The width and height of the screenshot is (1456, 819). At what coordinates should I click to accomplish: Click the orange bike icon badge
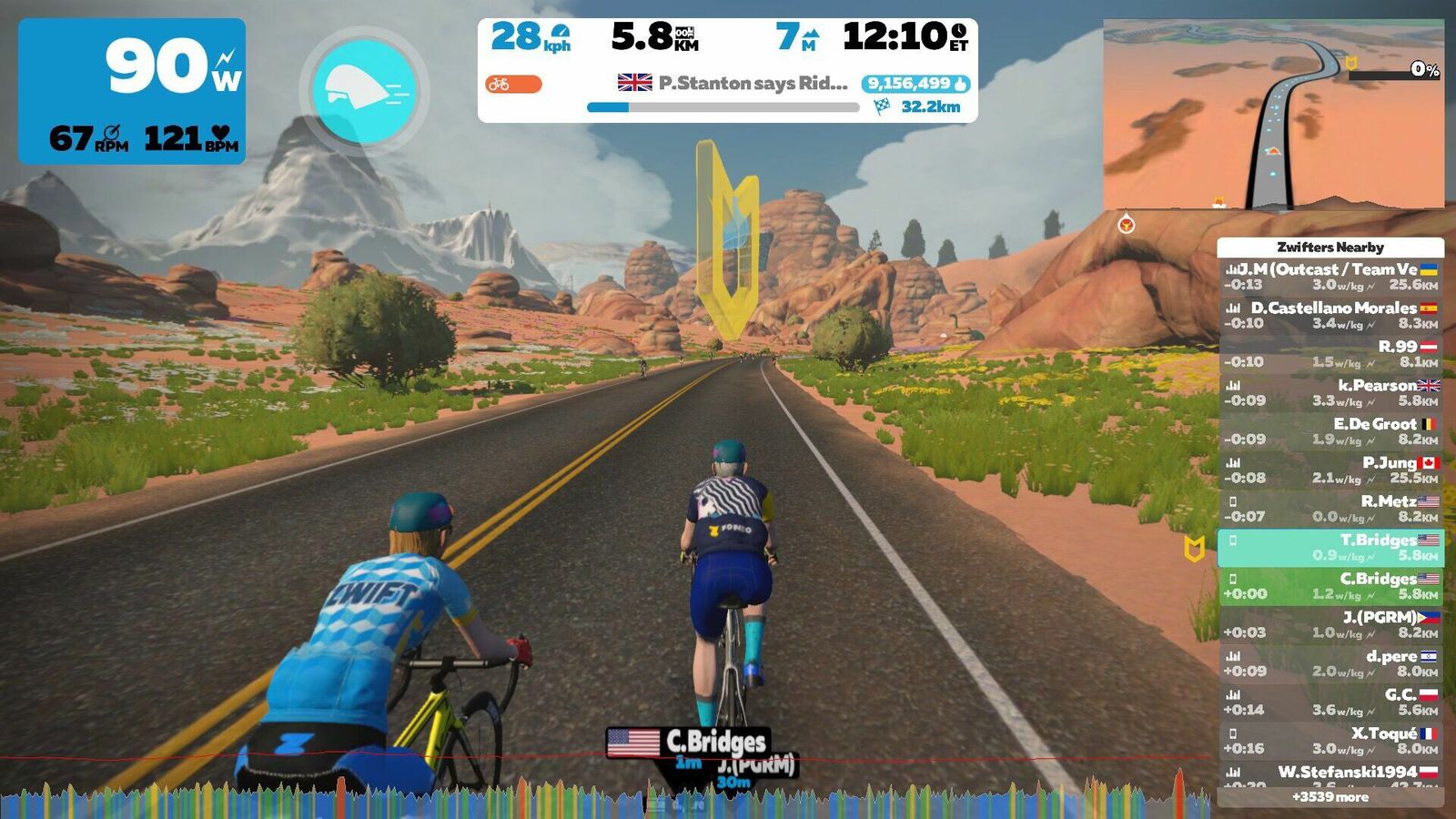coord(513,85)
